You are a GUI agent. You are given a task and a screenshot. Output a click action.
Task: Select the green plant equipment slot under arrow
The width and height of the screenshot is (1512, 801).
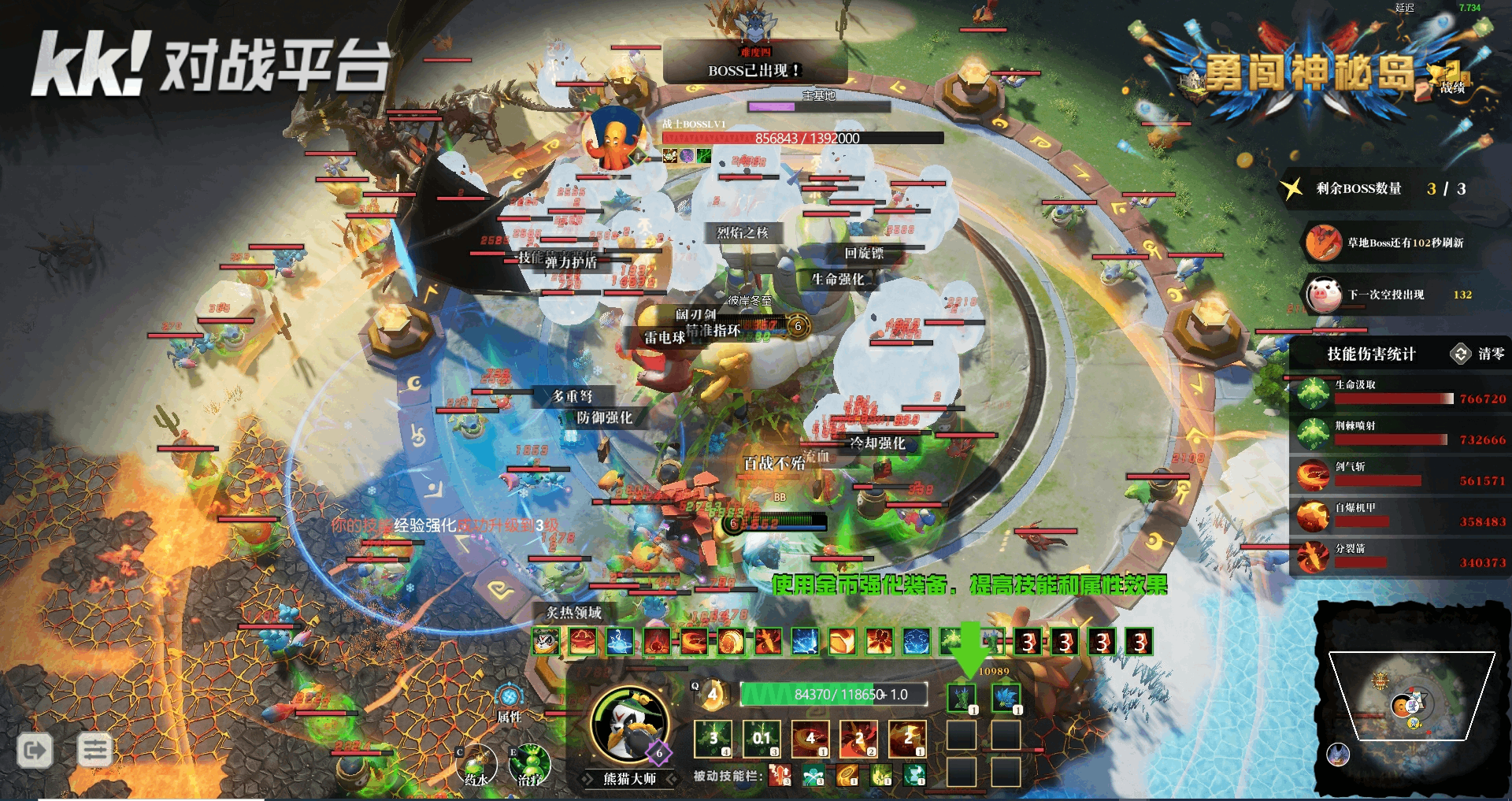tap(962, 698)
